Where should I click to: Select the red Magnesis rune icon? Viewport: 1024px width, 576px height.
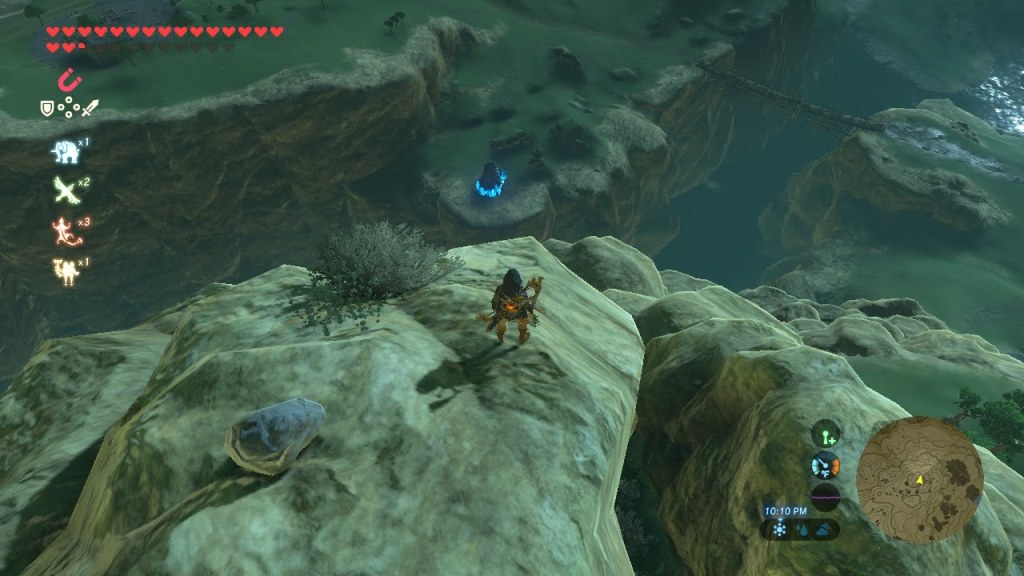tap(69, 79)
